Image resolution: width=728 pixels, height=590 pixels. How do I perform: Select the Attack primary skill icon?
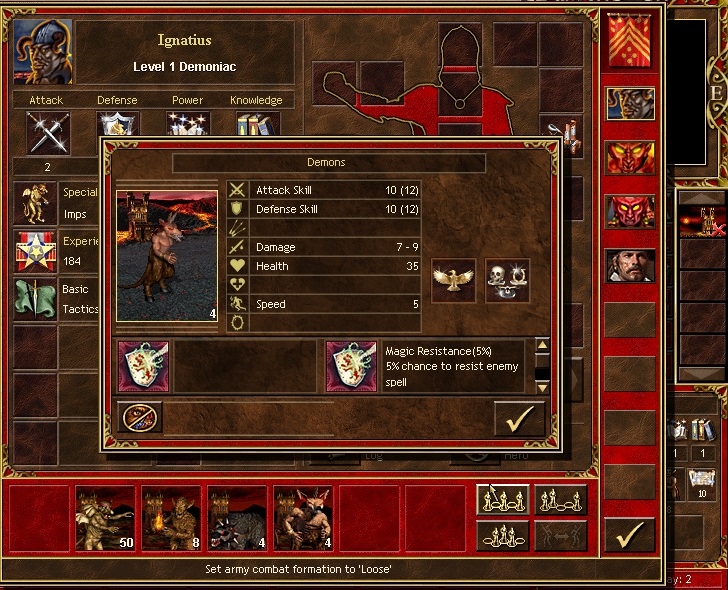pyautogui.click(x=46, y=130)
